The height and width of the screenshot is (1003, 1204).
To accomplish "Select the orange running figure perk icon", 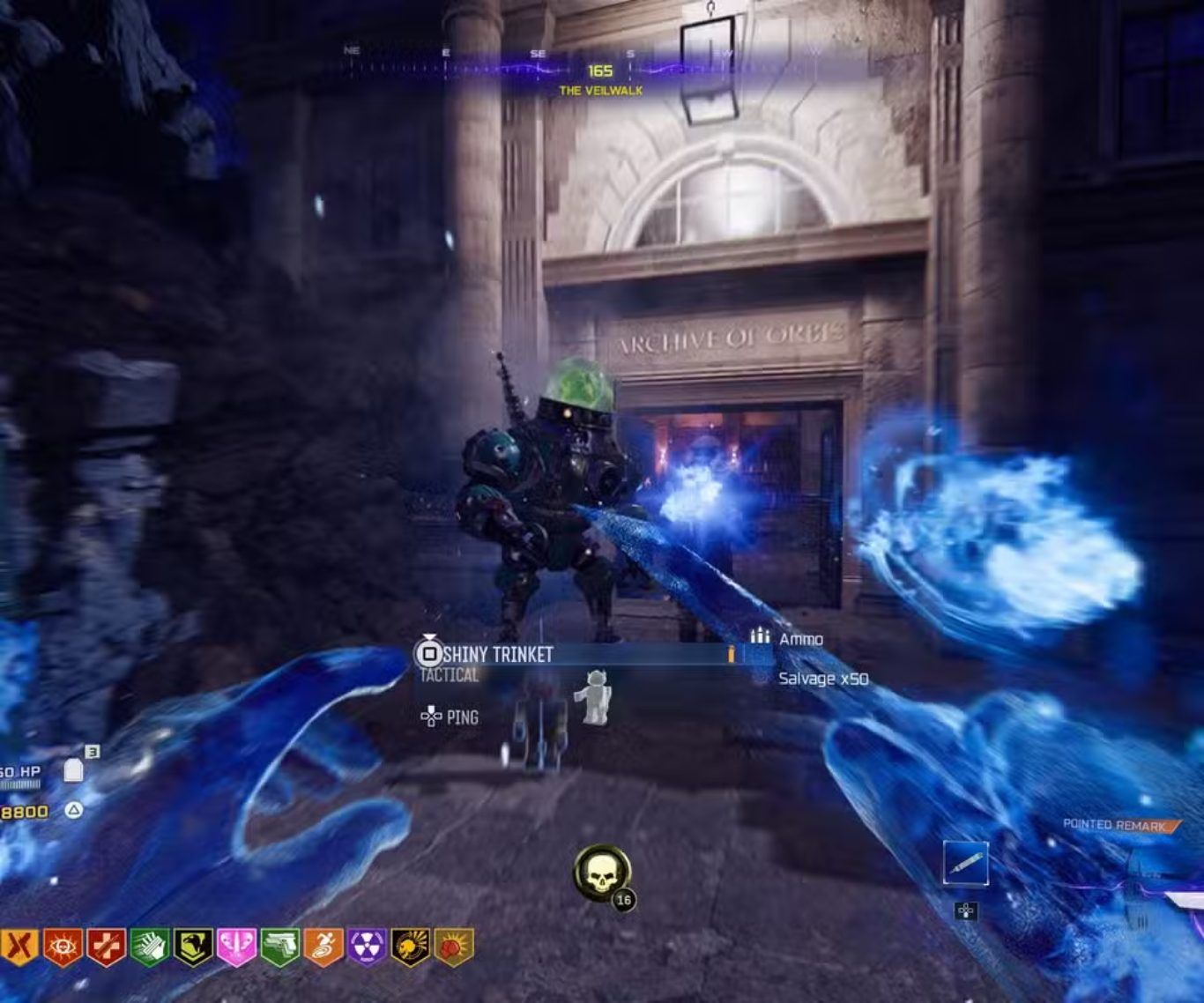I will (323, 947).
